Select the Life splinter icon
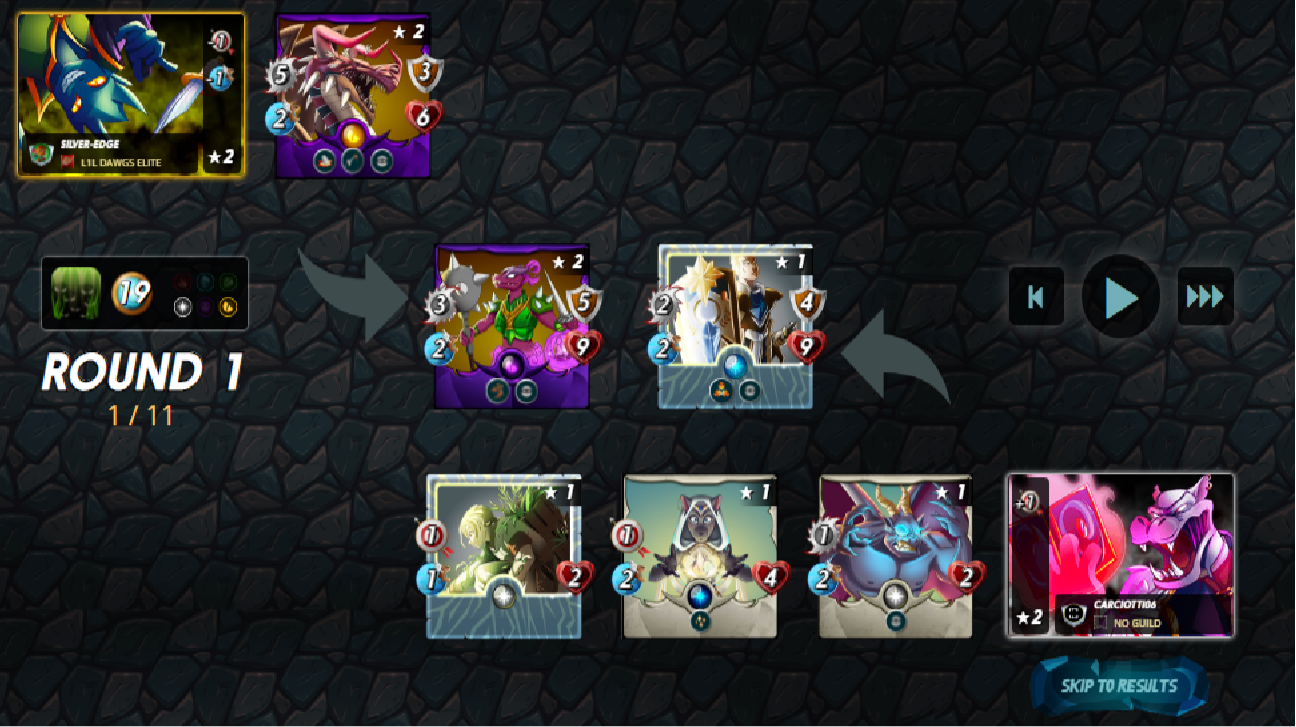 point(183,307)
